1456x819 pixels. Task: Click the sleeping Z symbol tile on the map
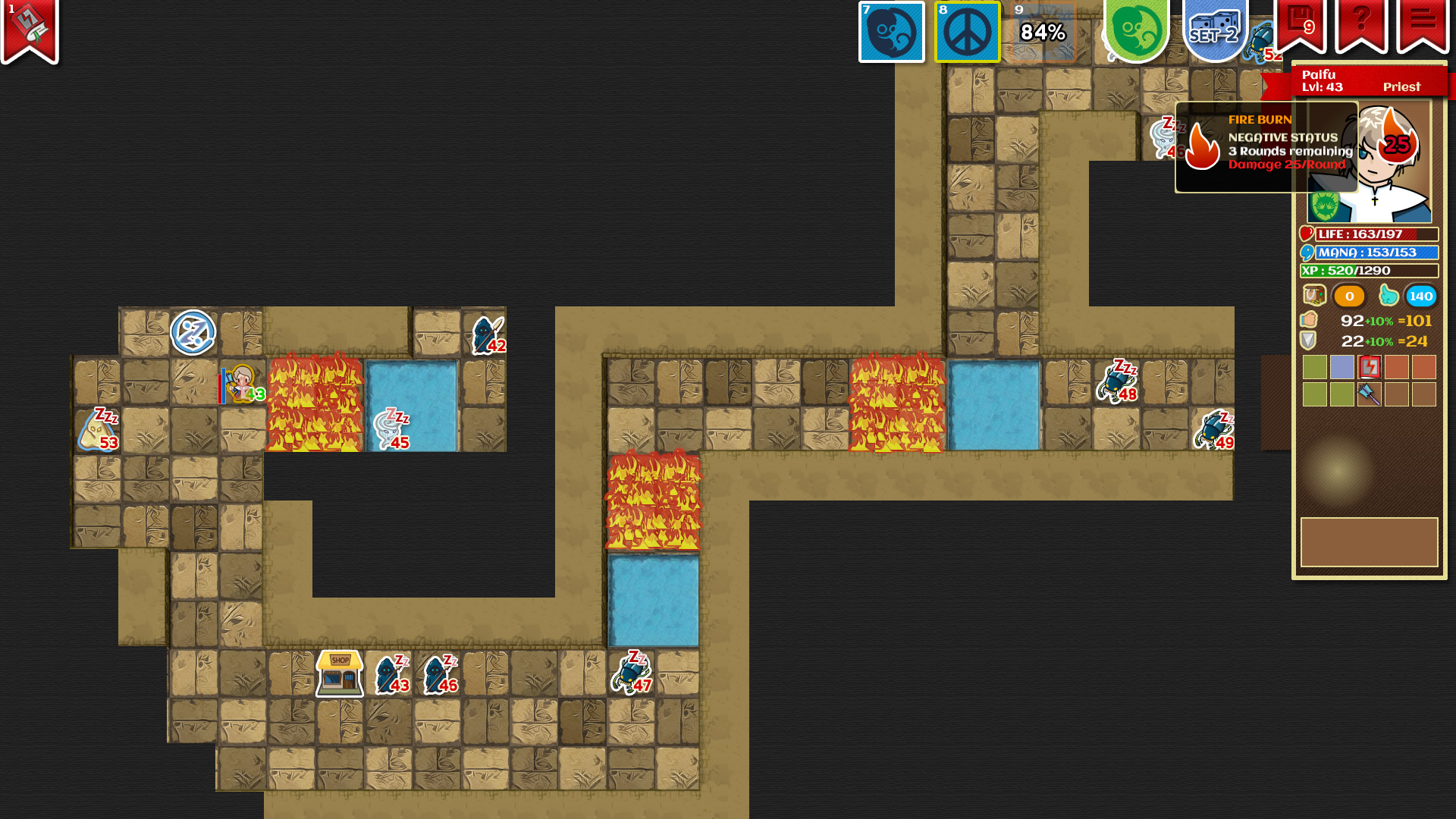pos(194,331)
